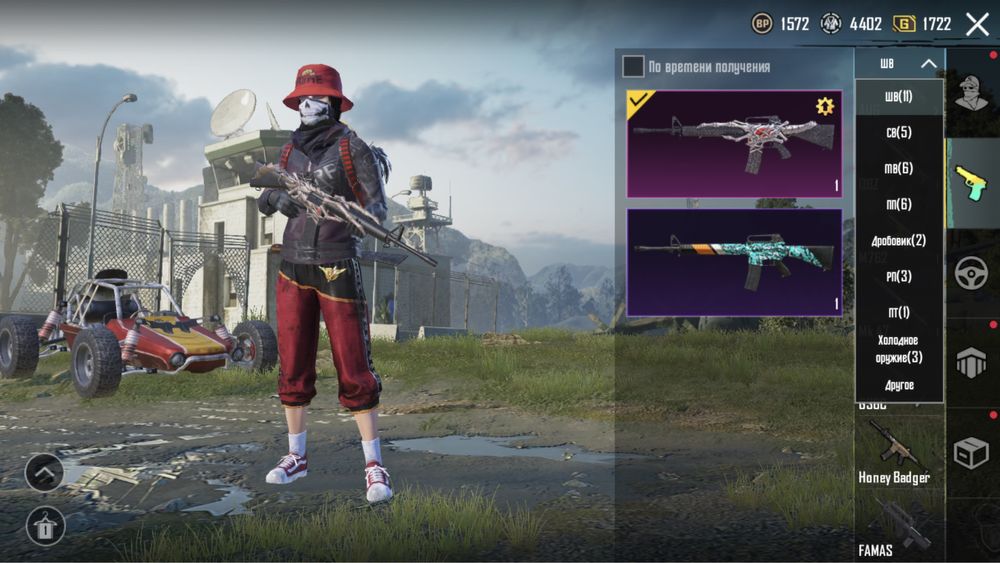Pick the МВ(6) weapon category

click(x=899, y=169)
